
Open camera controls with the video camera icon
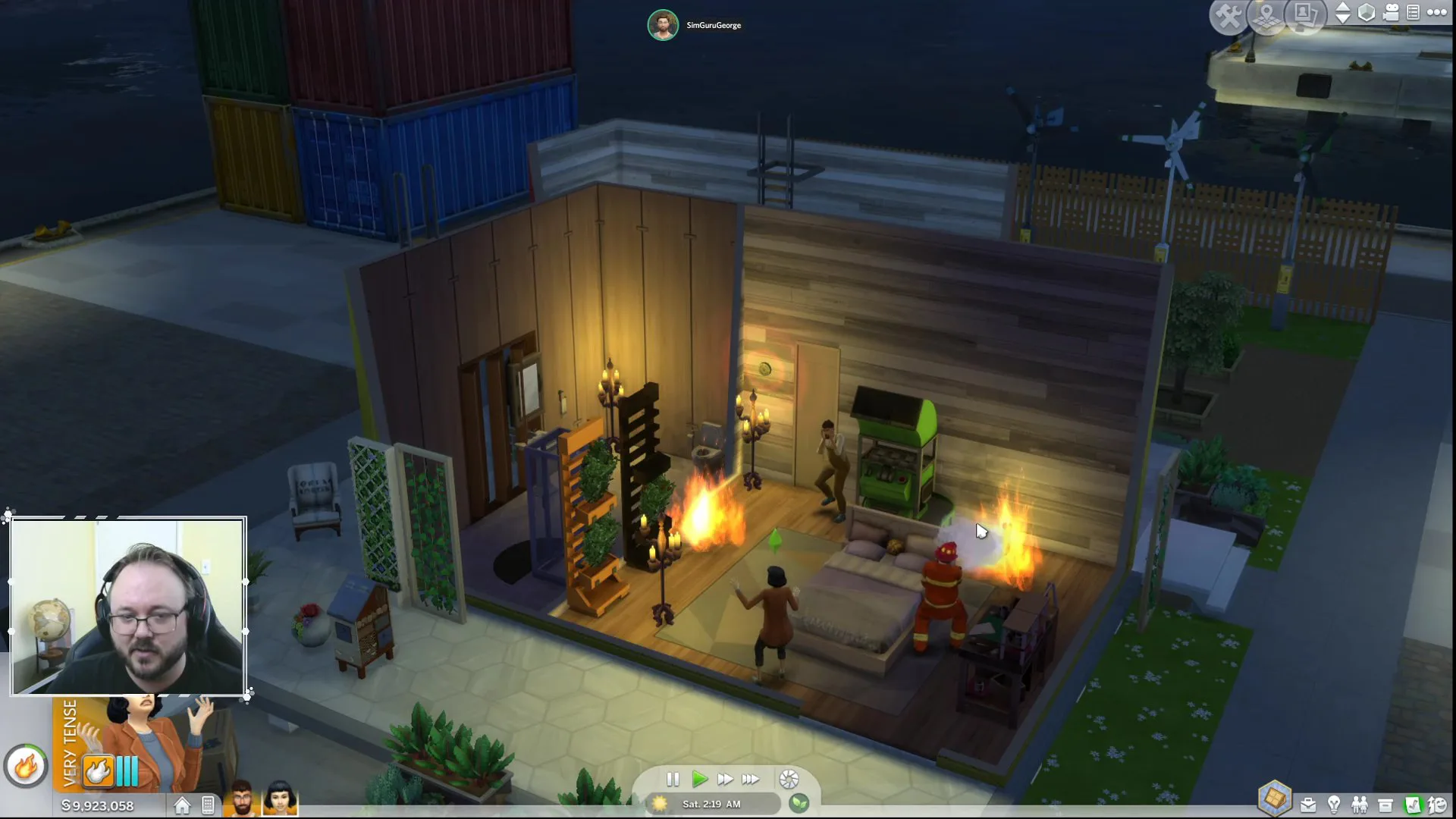[1391, 13]
